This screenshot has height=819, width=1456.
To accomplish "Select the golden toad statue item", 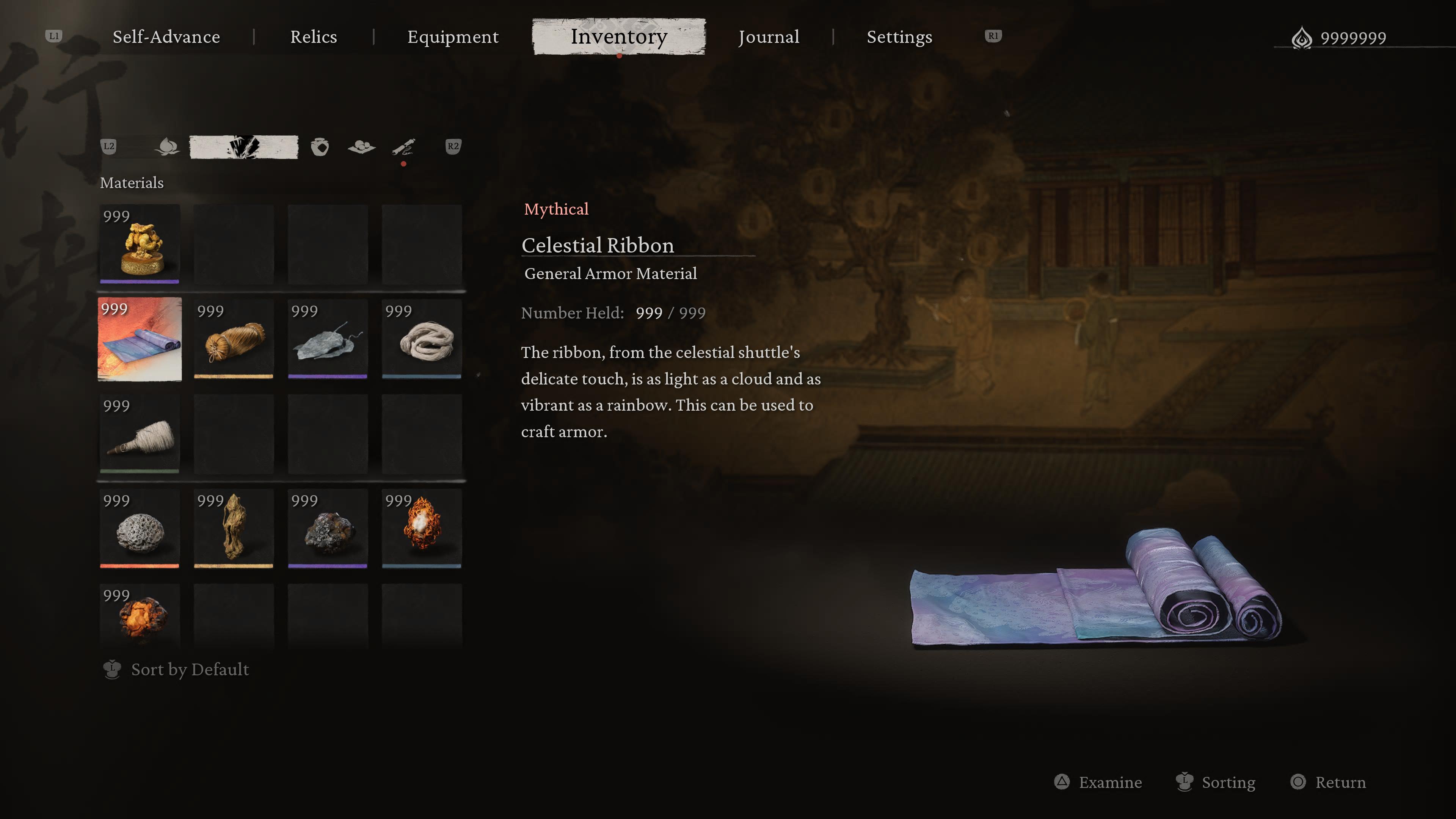I will [x=140, y=244].
